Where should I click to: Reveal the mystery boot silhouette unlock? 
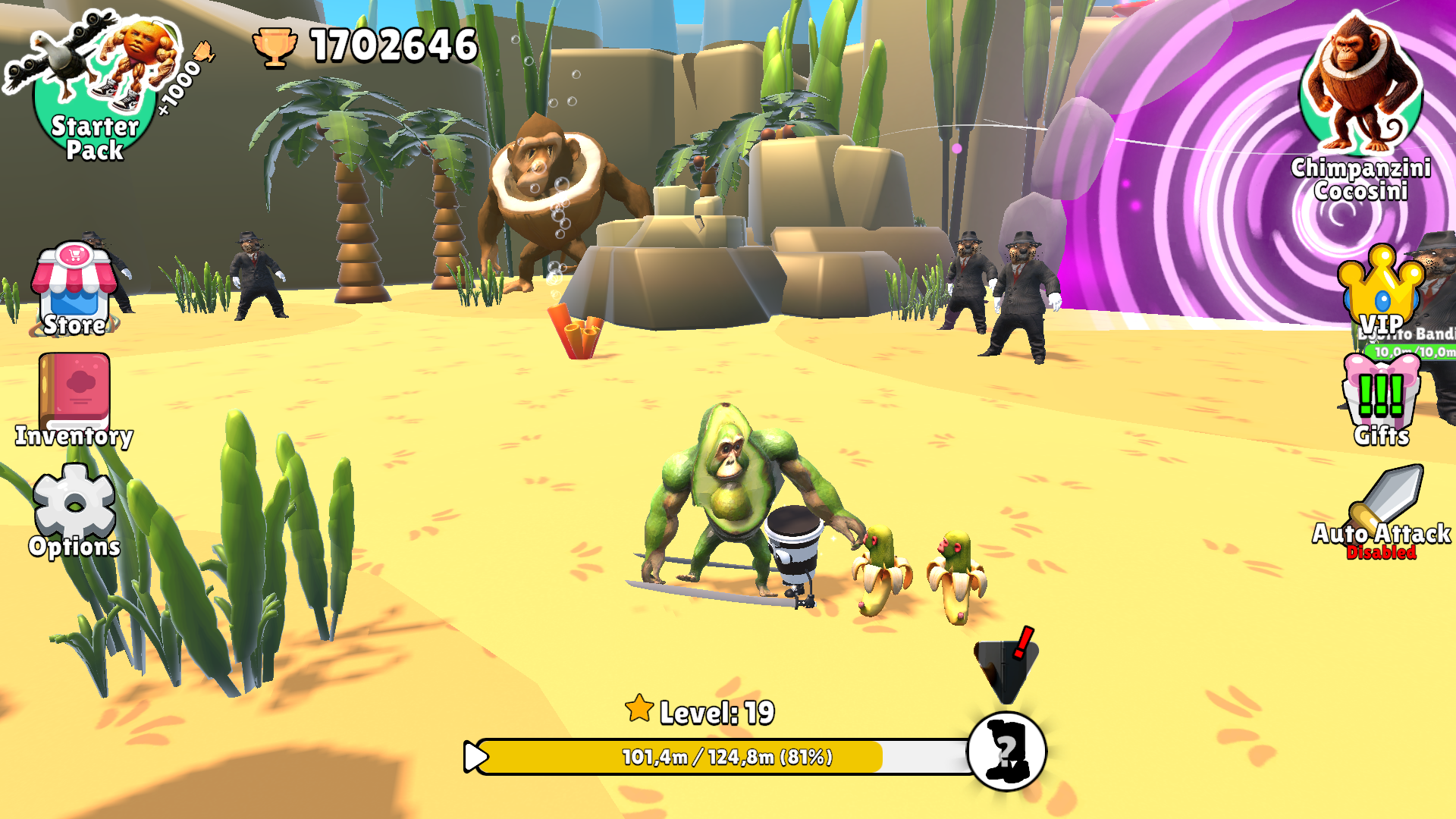coord(1006,751)
